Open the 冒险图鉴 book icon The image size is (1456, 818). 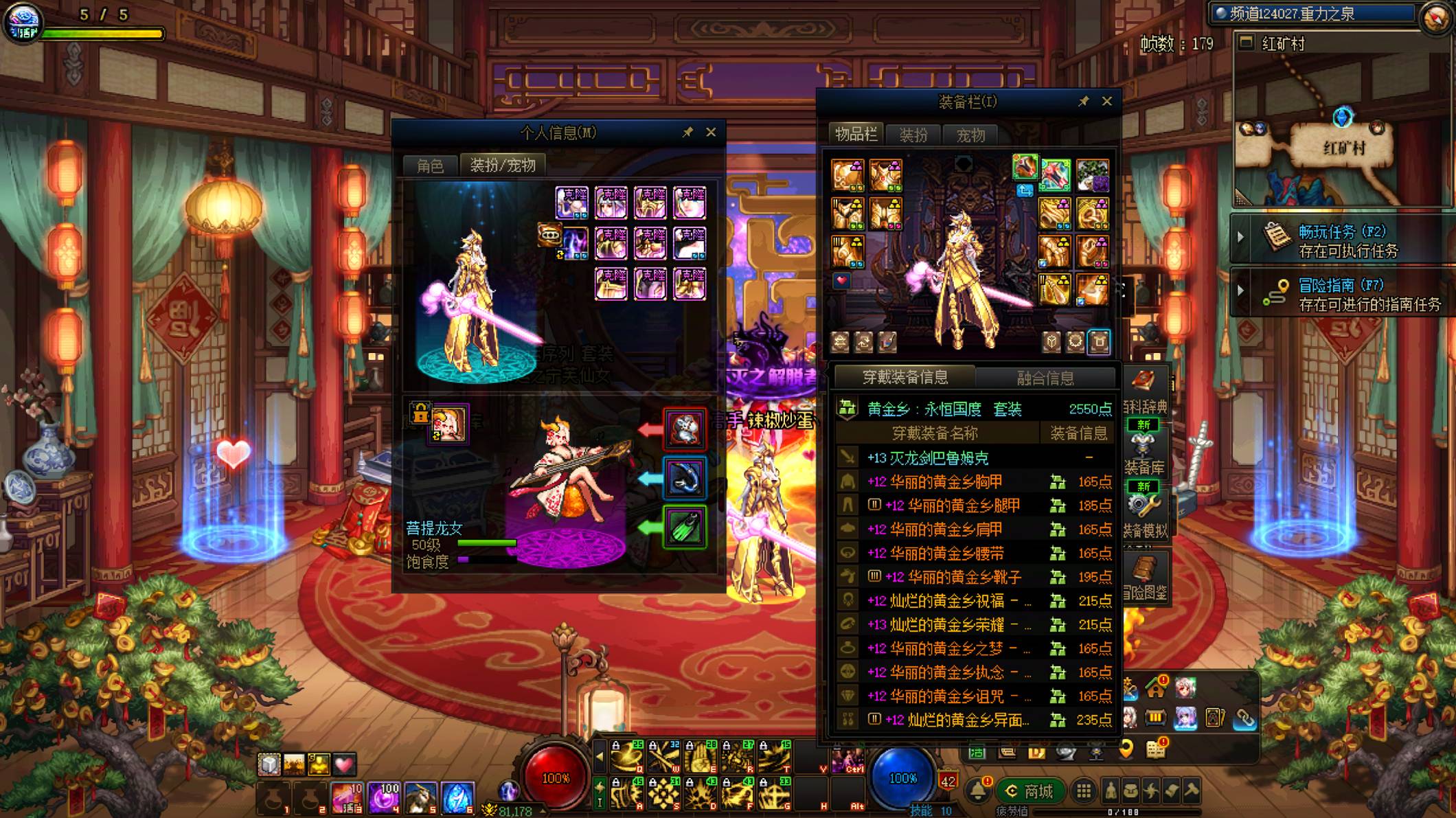coord(1144,578)
